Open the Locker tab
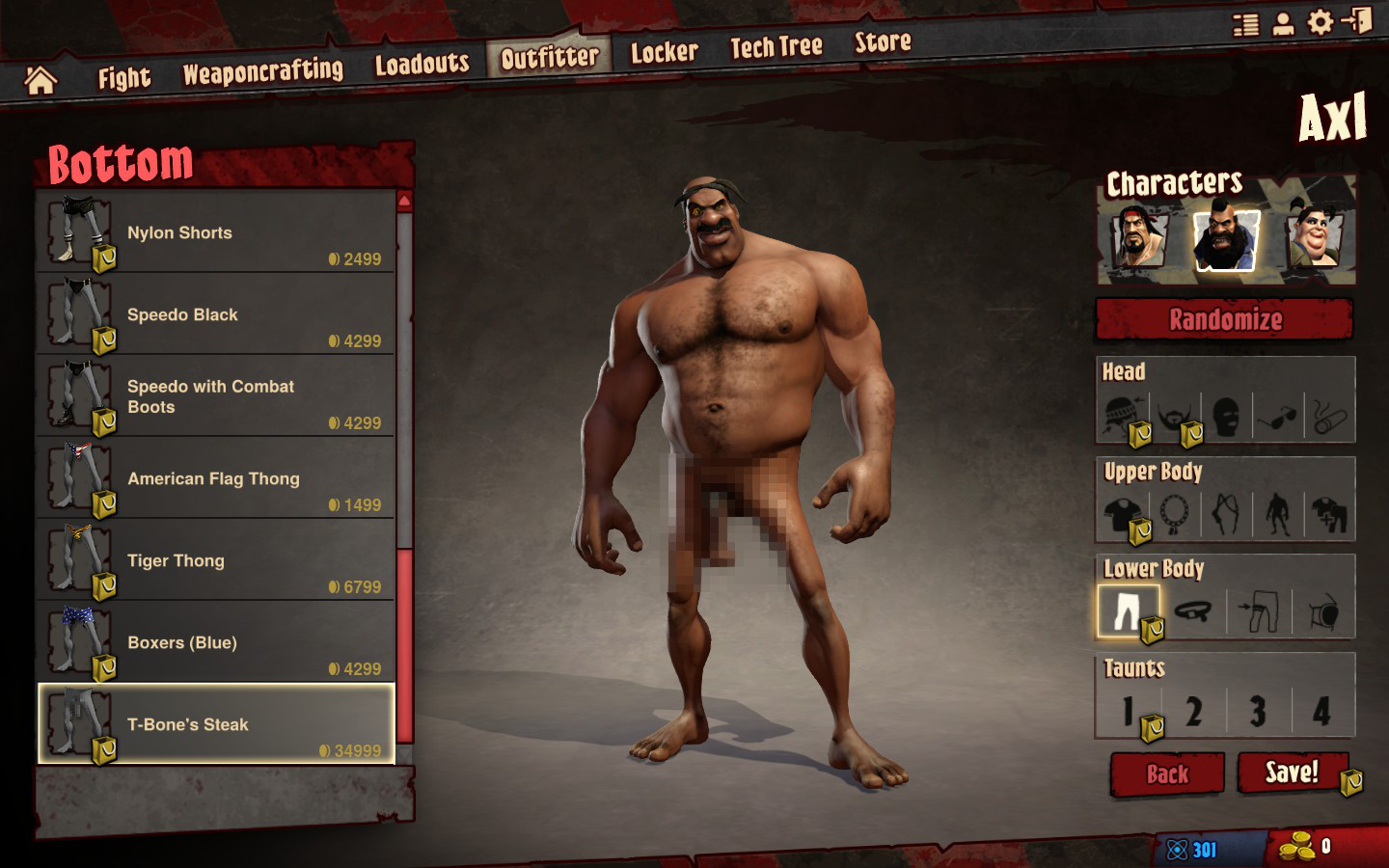Image resolution: width=1389 pixels, height=868 pixels. [664, 52]
